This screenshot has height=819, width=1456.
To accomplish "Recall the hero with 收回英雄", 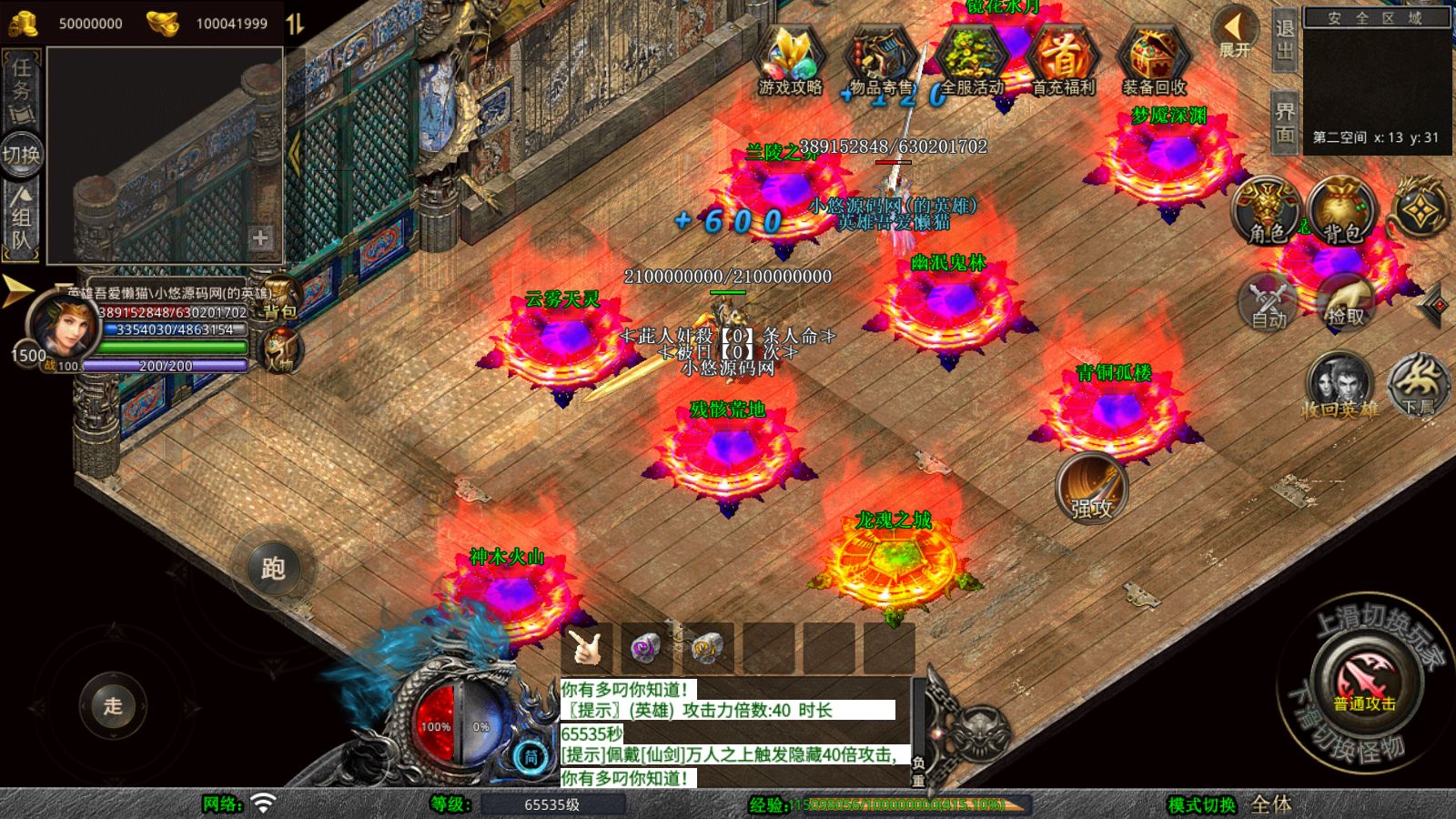I will [x=1340, y=387].
